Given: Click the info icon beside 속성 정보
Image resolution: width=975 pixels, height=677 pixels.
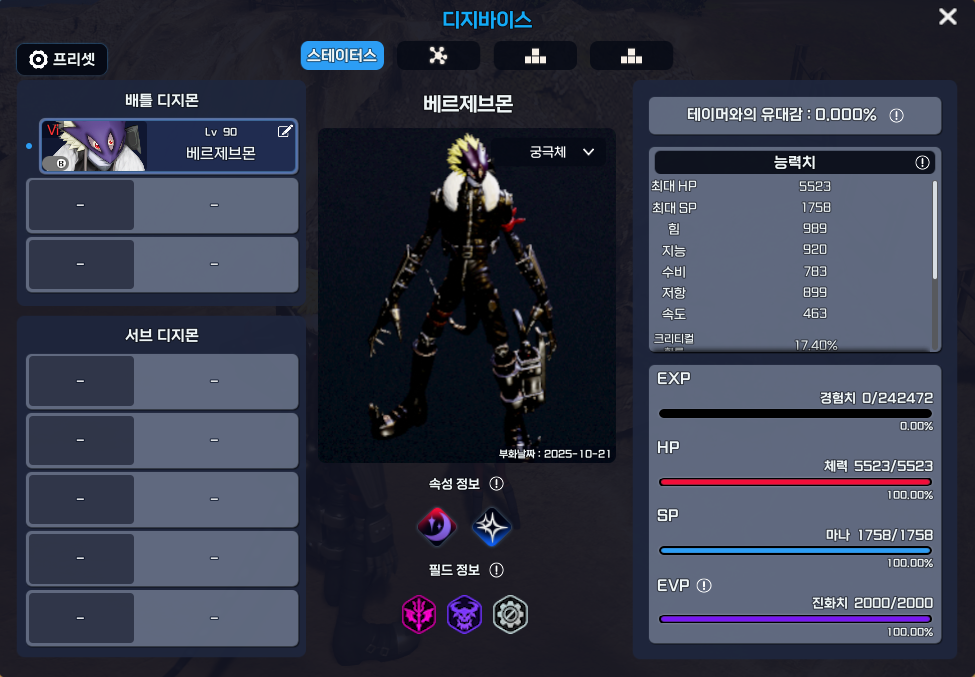Looking at the screenshot, I should click(496, 484).
